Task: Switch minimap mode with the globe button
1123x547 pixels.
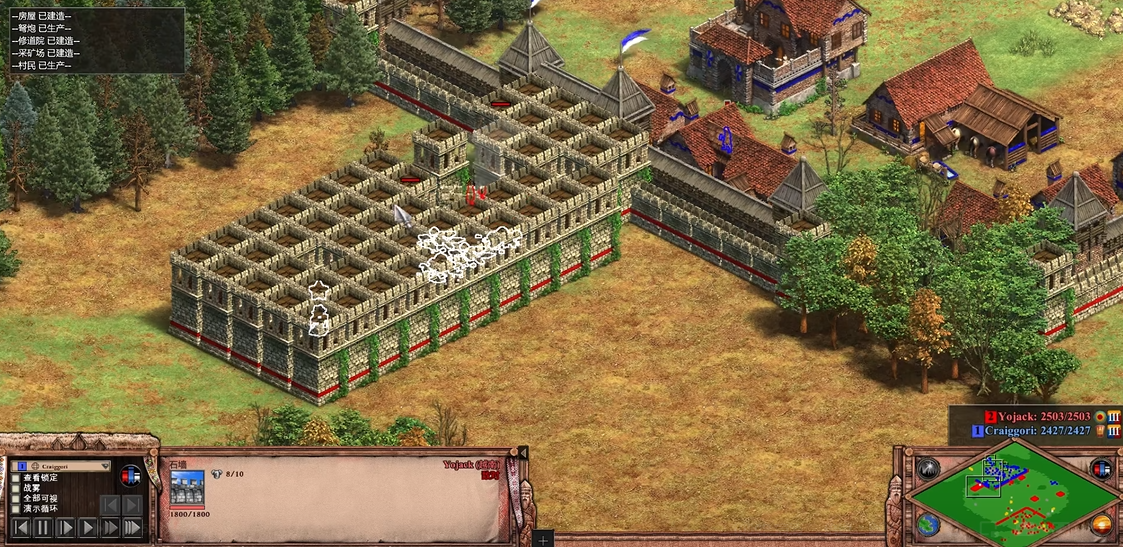Action: pyautogui.click(x=928, y=524)
